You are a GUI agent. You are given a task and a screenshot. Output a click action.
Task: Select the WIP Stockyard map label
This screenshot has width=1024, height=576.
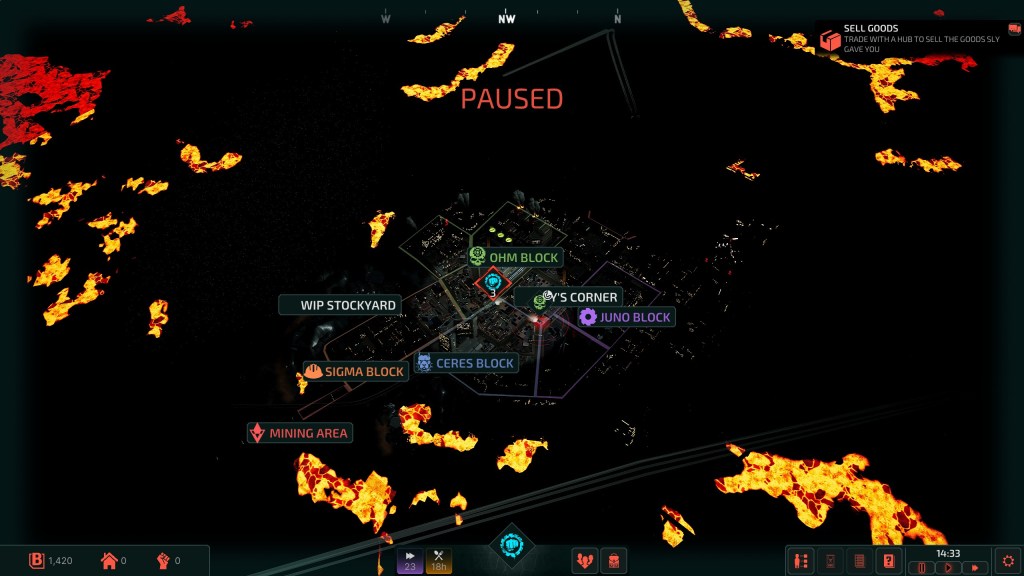[x=340, y=305]
